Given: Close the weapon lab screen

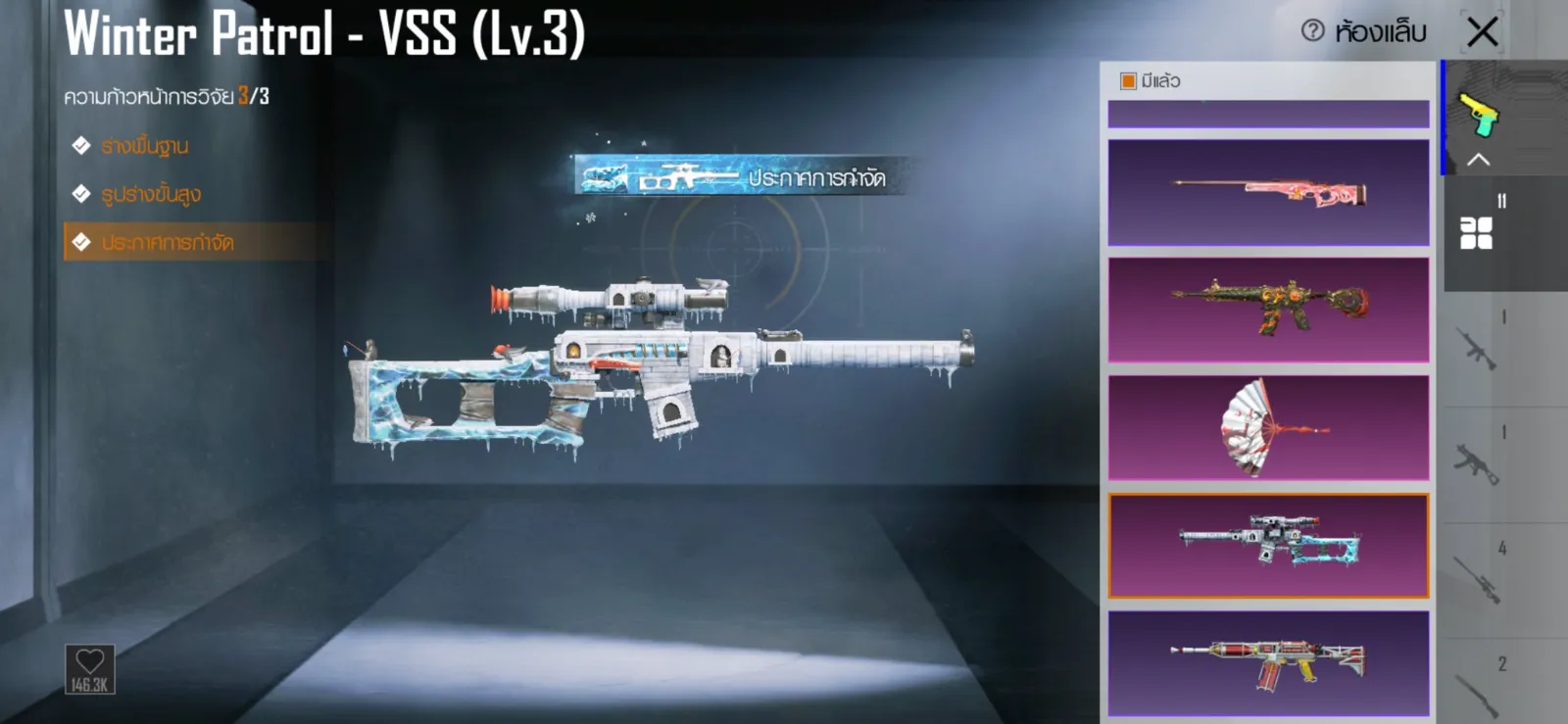Looking at the screenshot, I should (1482, 31).
